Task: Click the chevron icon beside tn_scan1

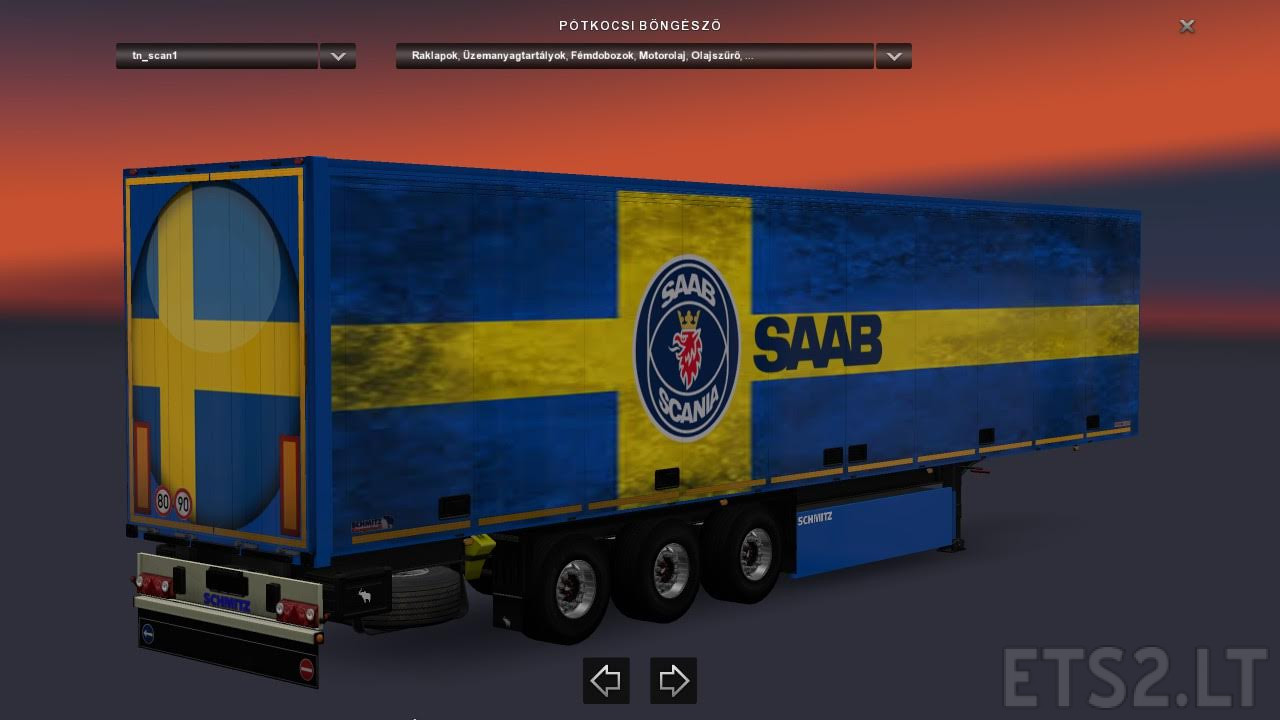Action: (337, 56)
